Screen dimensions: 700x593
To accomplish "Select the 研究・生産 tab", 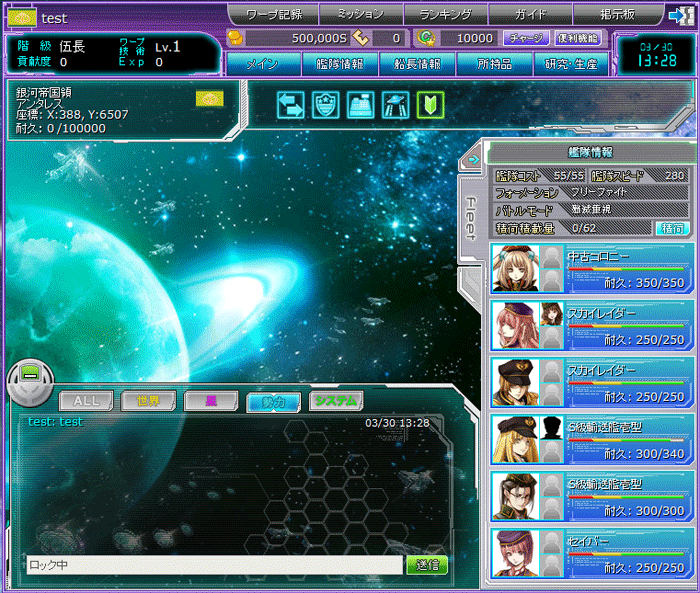I will [x=572, y=64].
